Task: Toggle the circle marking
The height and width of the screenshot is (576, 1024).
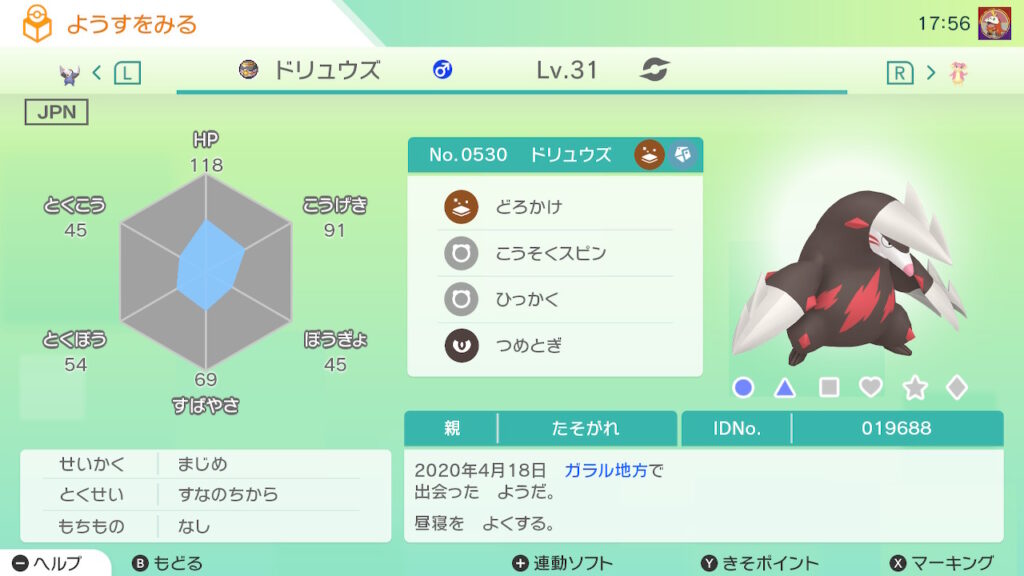Action: coord(743,387)
